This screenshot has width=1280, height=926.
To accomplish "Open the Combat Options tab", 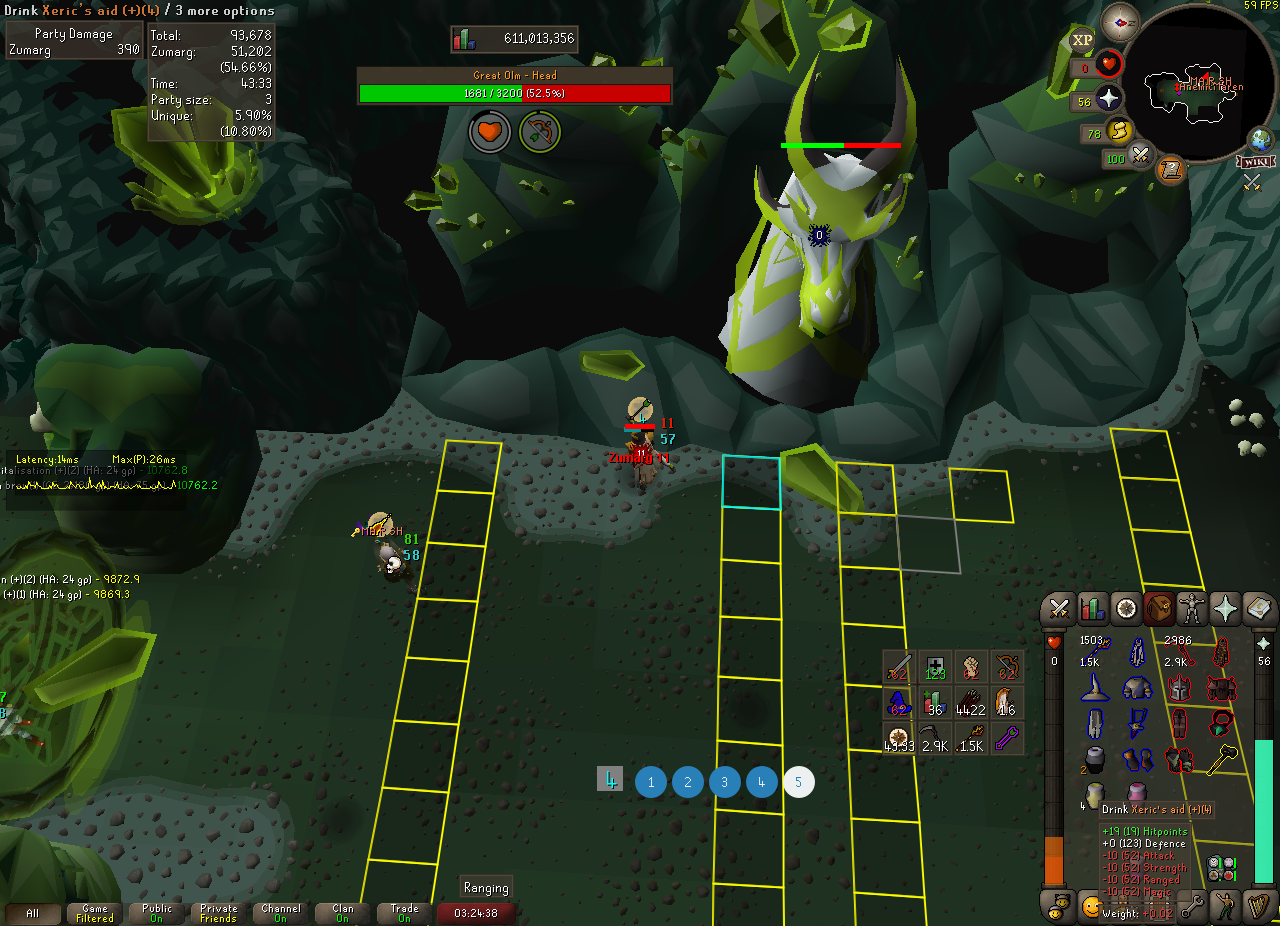I will [x=1060, y=609].
